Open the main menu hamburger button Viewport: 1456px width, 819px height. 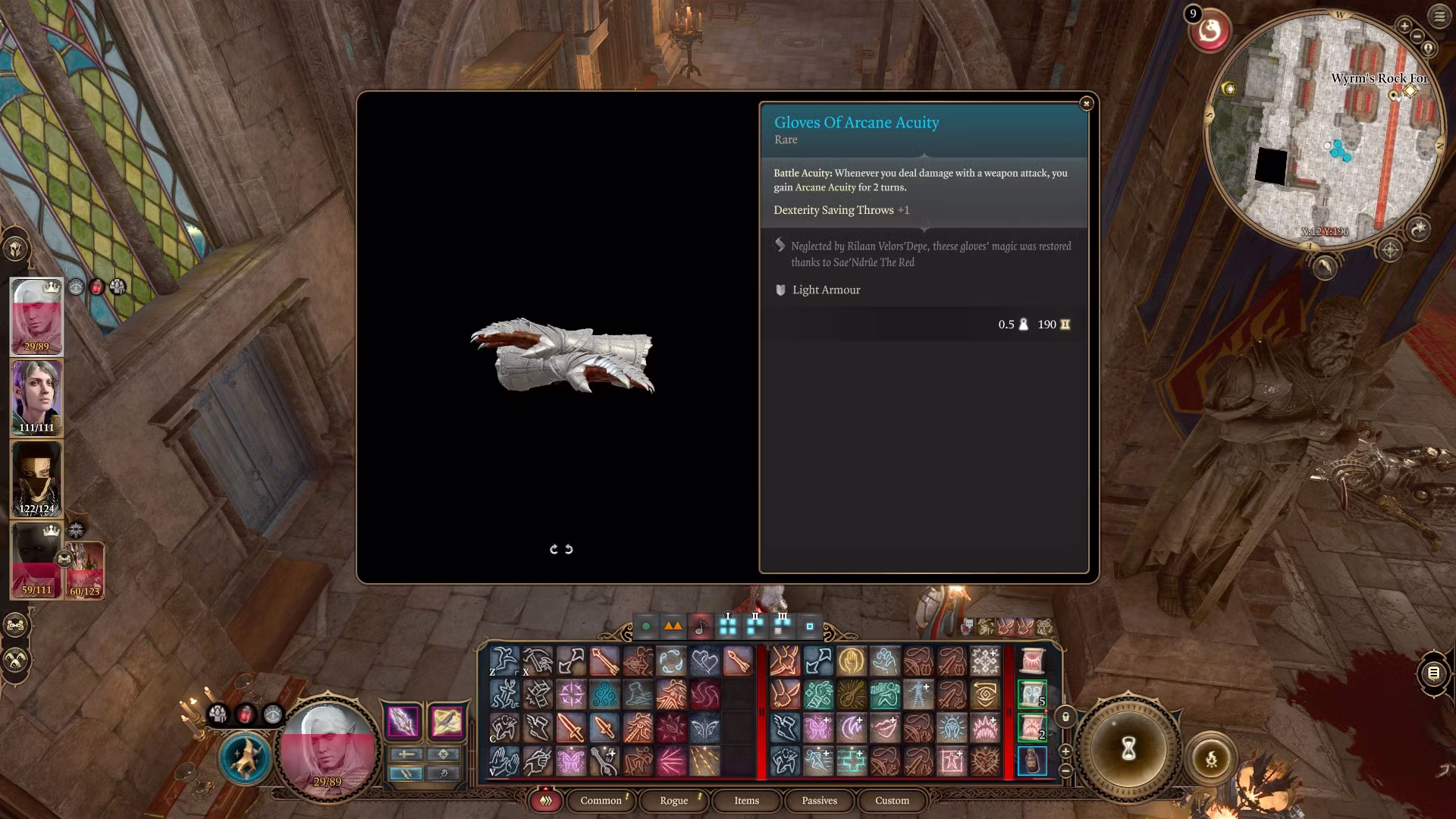tap(1439, 17)
